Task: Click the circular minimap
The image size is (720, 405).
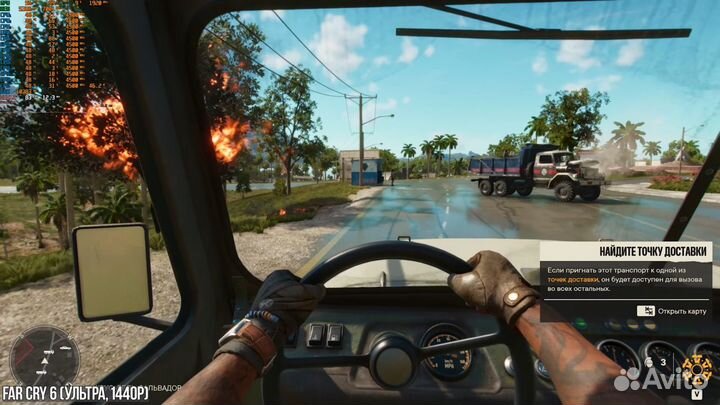Action: point(43,358)
